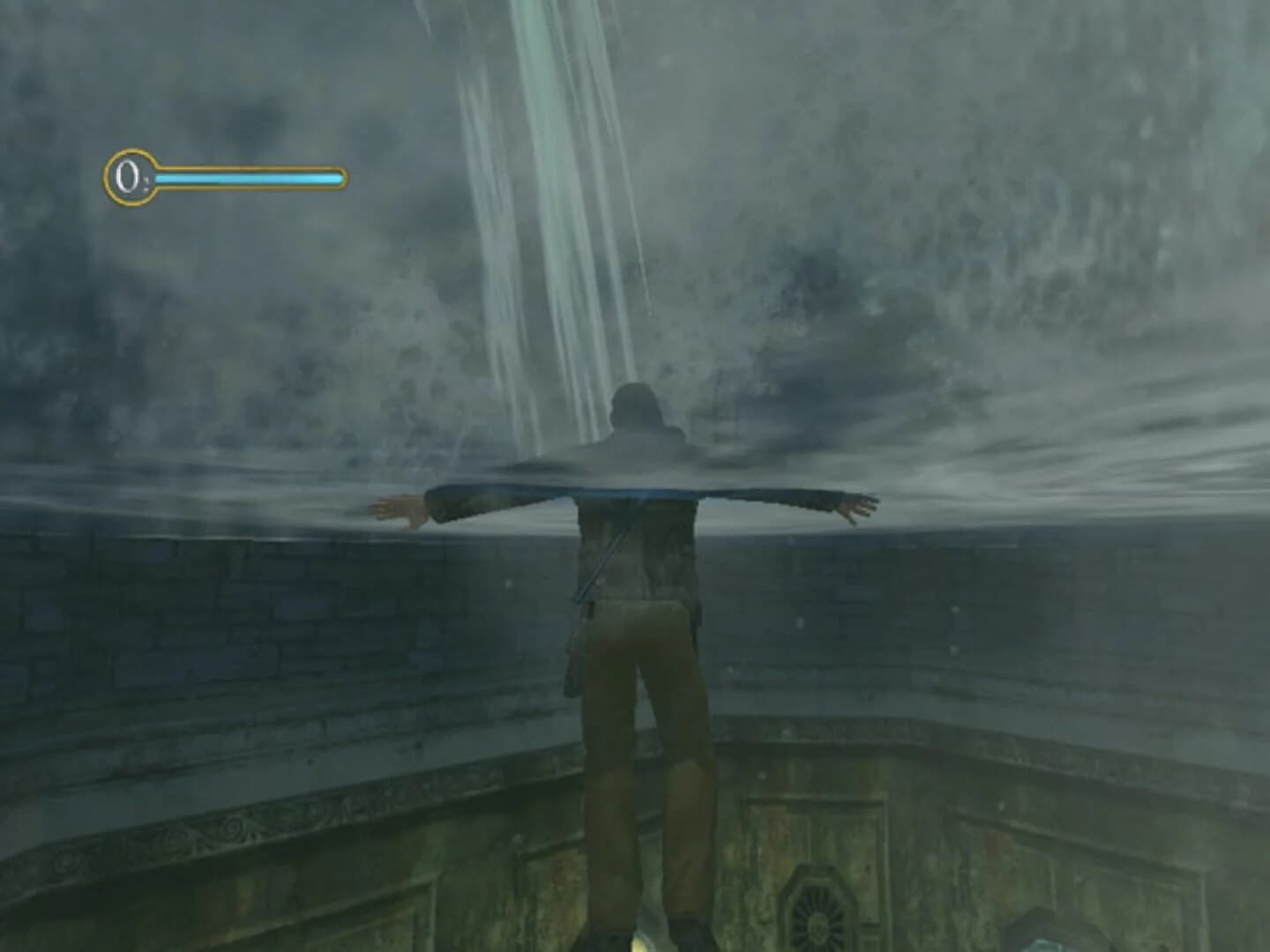Click the blue oxygen bar fill
This screenshot has height=952, width=1270.
click(x=247, y=176)
